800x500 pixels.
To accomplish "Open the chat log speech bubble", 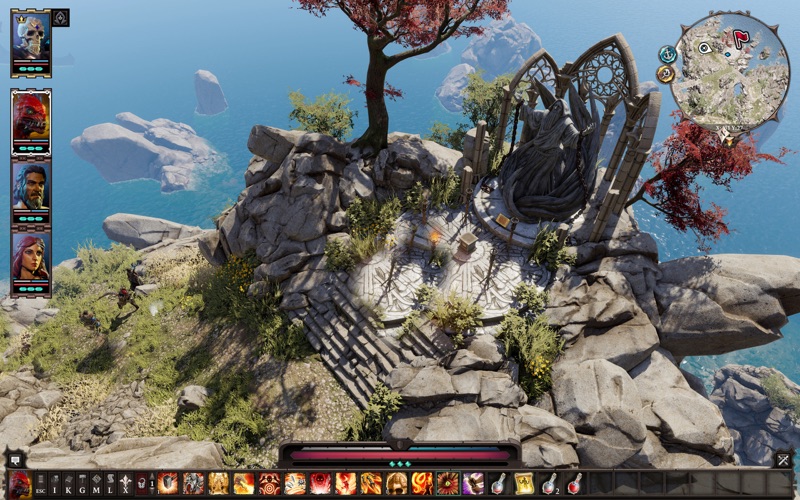I will (x=15, y=460).
